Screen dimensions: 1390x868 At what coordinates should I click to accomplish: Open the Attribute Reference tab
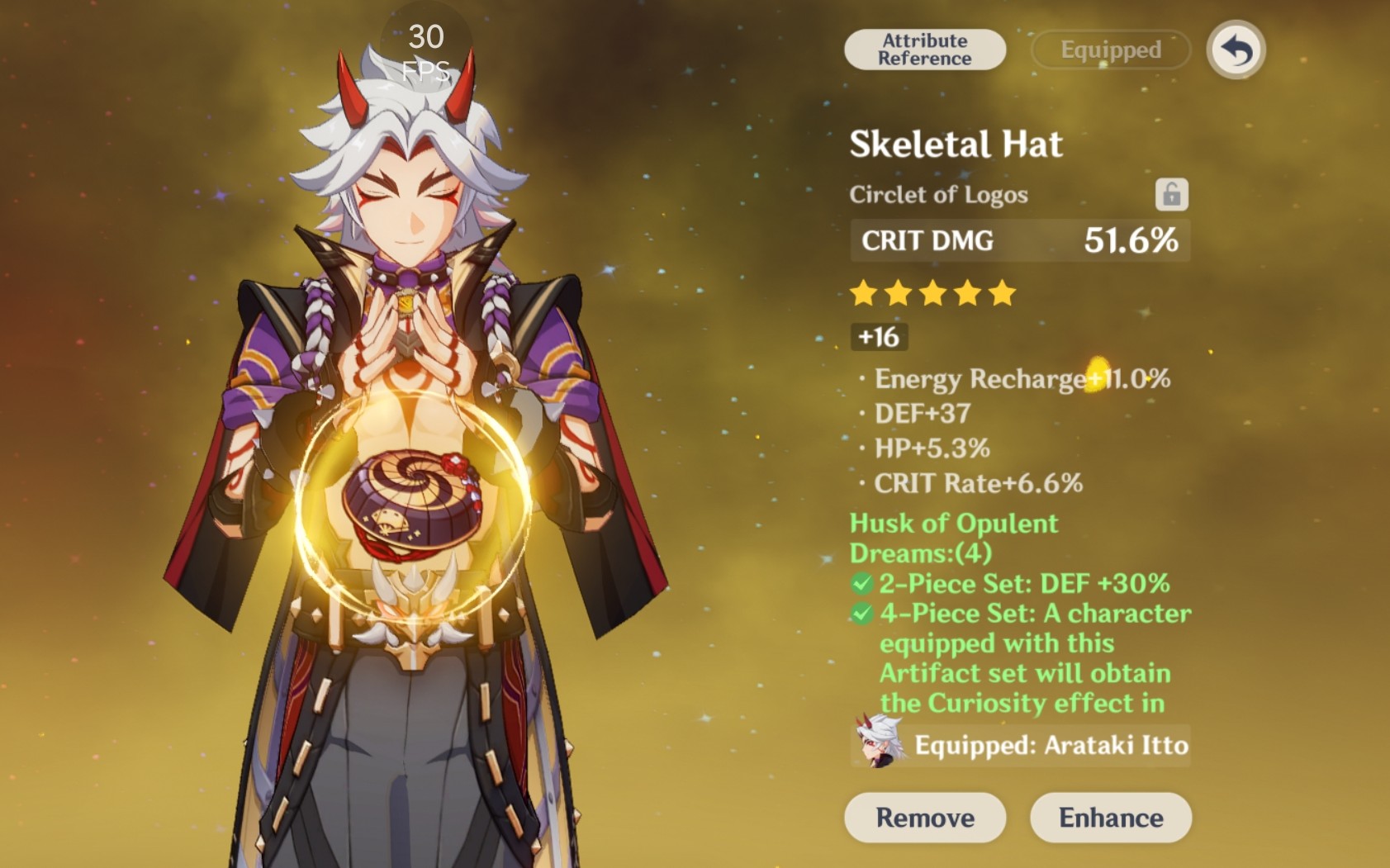point(923,49)
